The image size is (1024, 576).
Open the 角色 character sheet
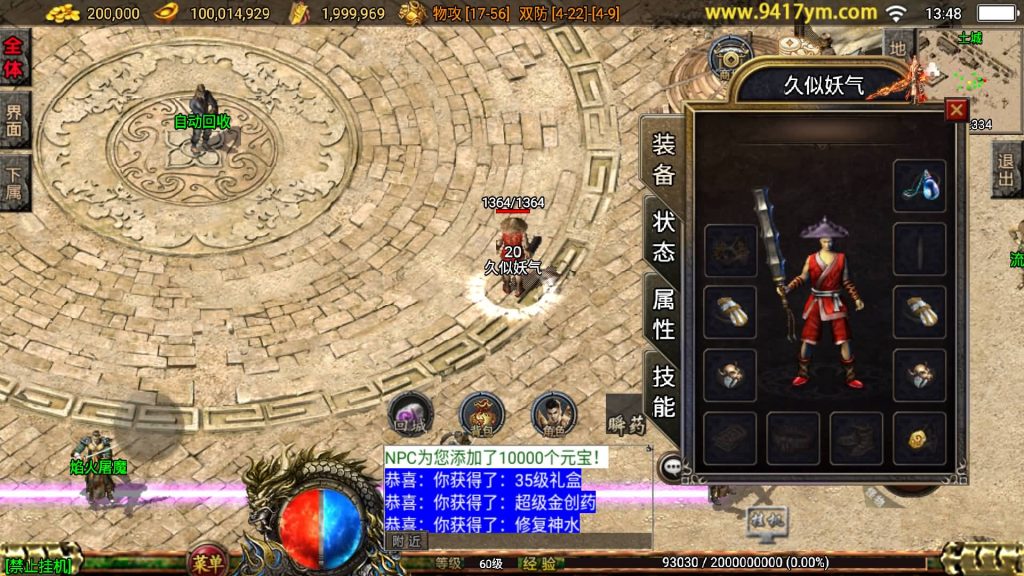coord(552,413)
